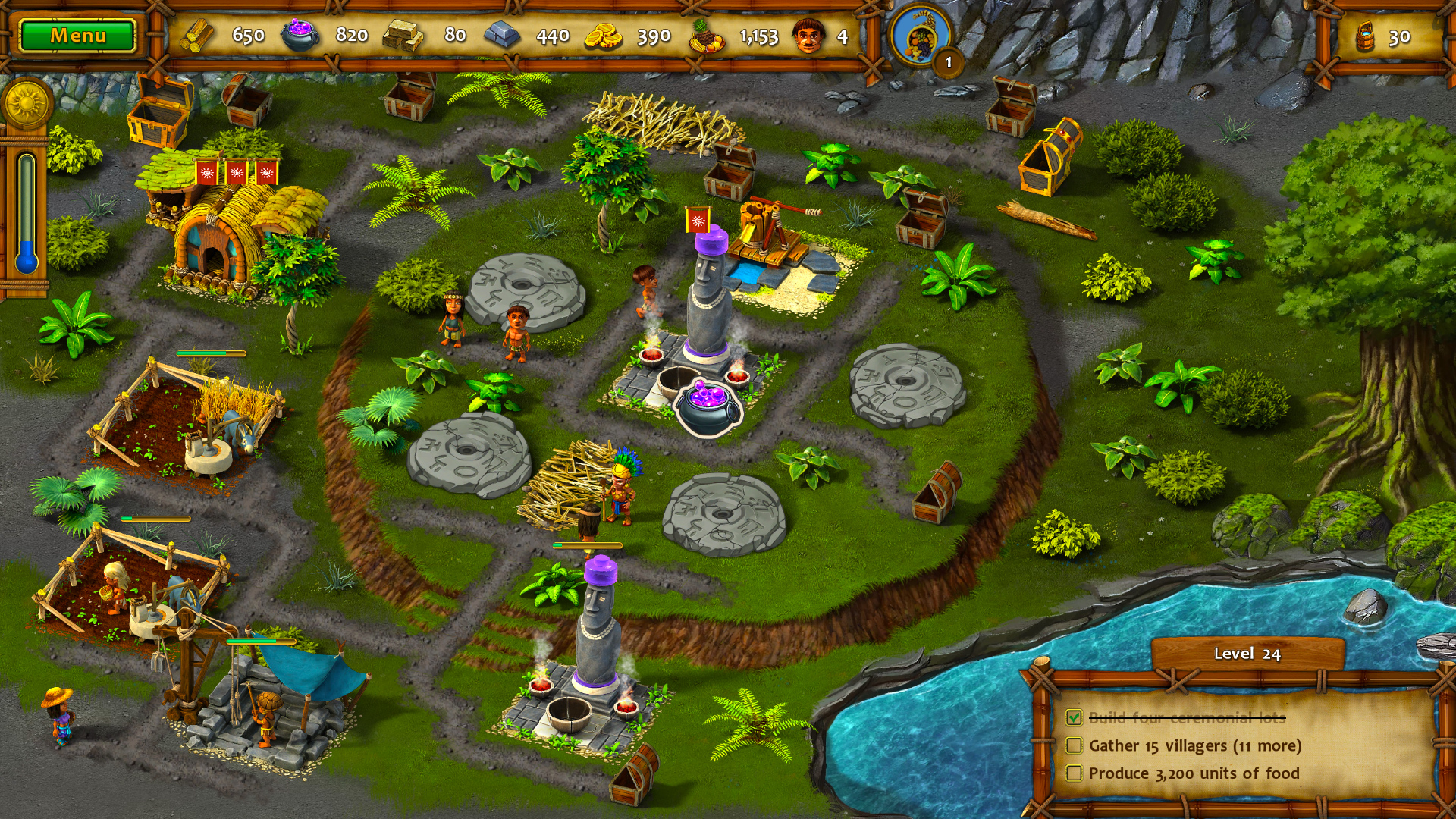Click the wood resource icon showing 650

(197, 34)
